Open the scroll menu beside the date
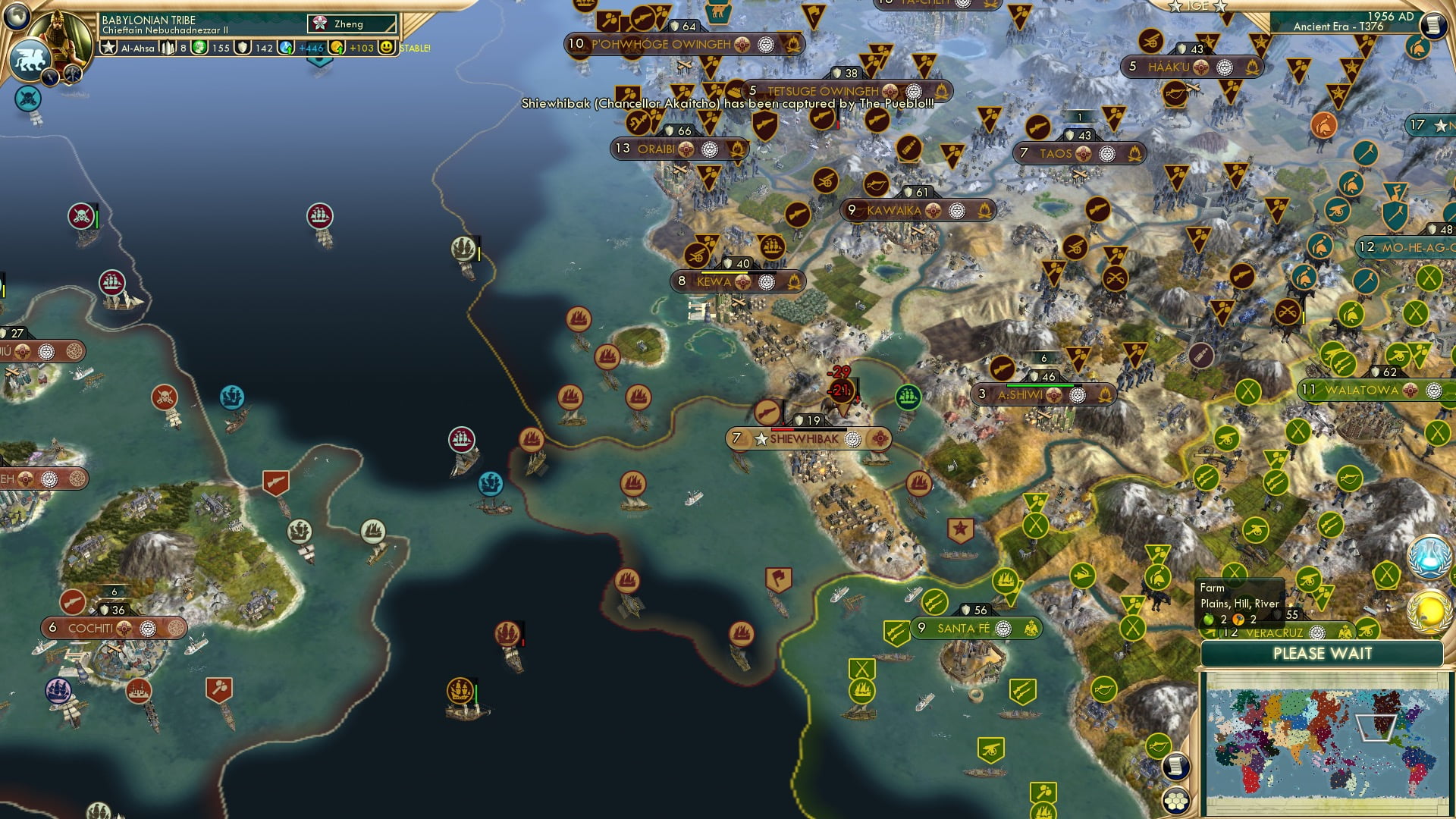 (x=1432, y=25)
